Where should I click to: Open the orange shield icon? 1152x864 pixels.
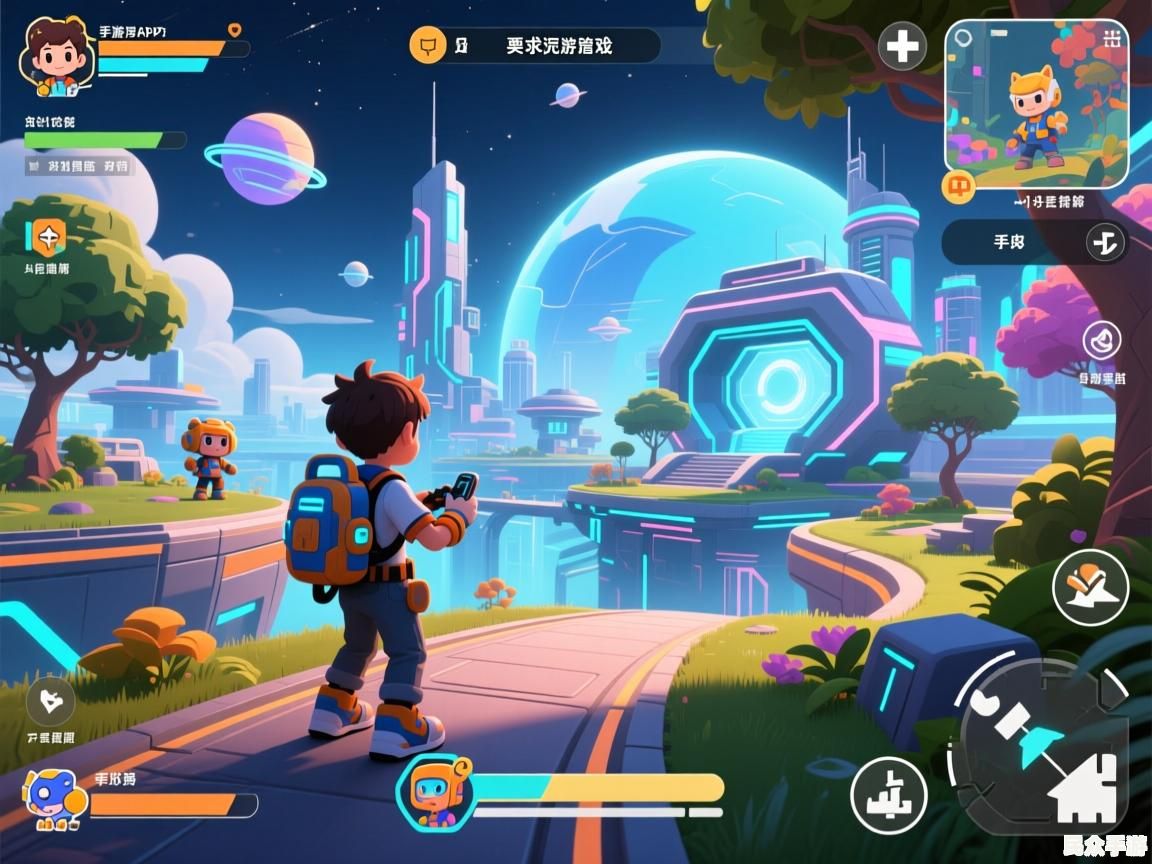click(47, 237)
